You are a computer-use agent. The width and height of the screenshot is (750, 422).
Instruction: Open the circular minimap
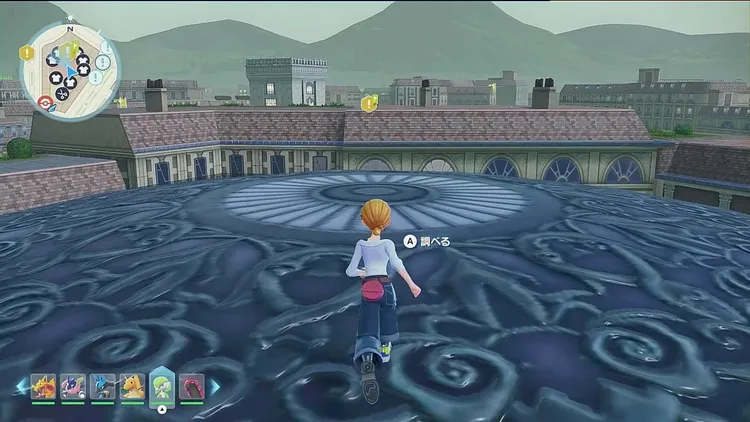pyautogui.click(x=68, y=68)
